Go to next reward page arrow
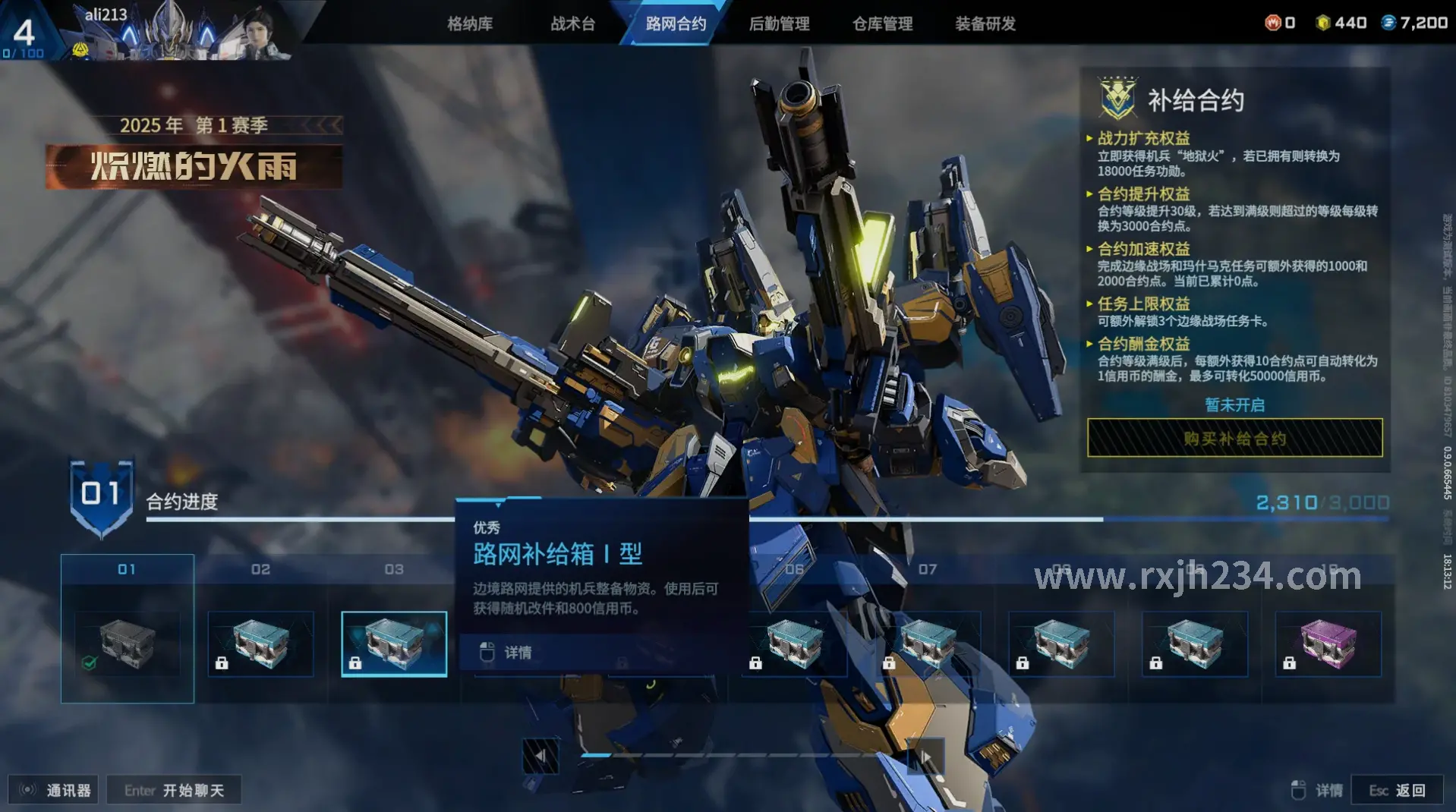1456x812 pixels. click(x=926, y=756)
